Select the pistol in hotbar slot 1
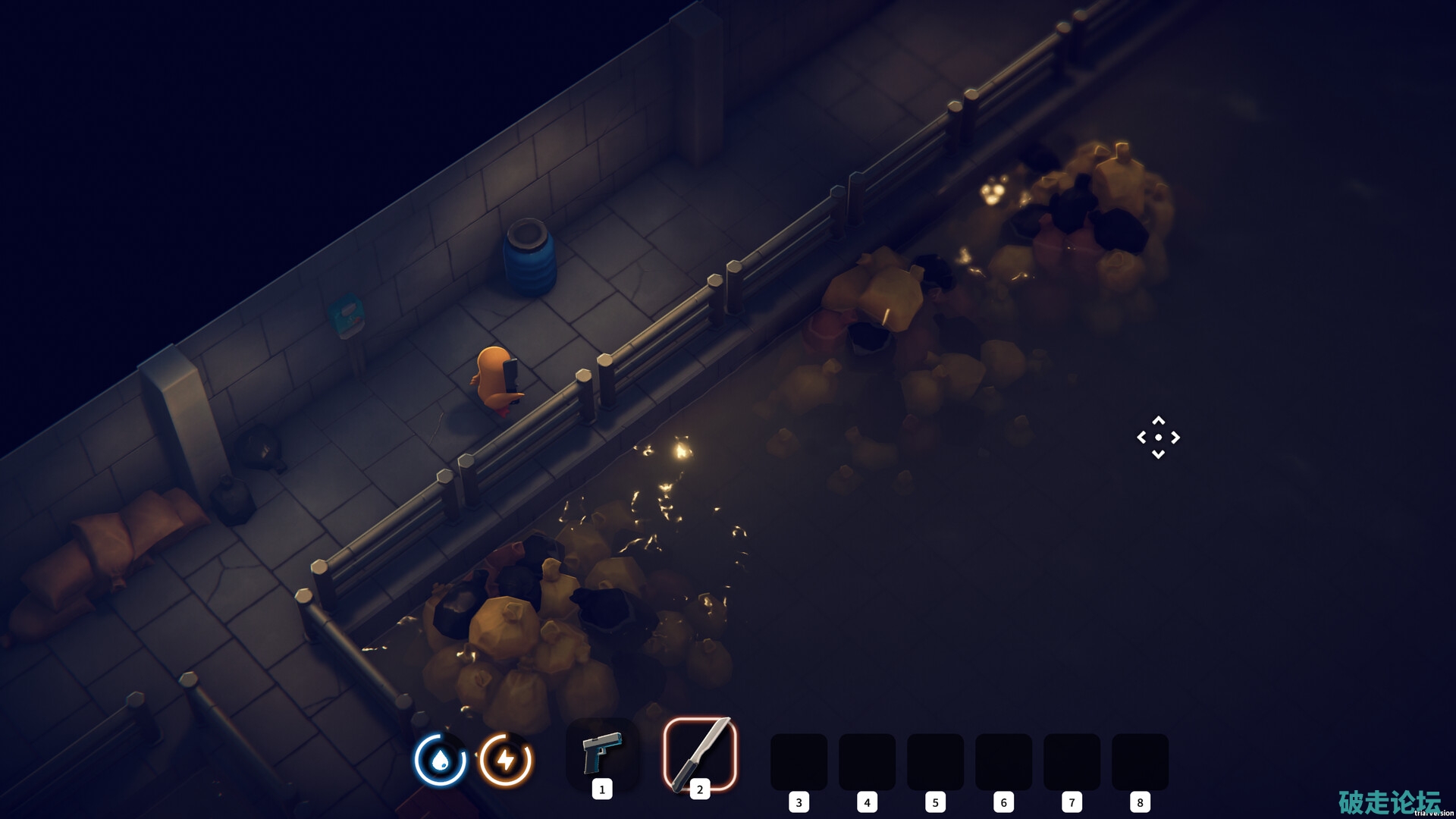The width and height of the screenshot is (1456, 819). (602, 754)
